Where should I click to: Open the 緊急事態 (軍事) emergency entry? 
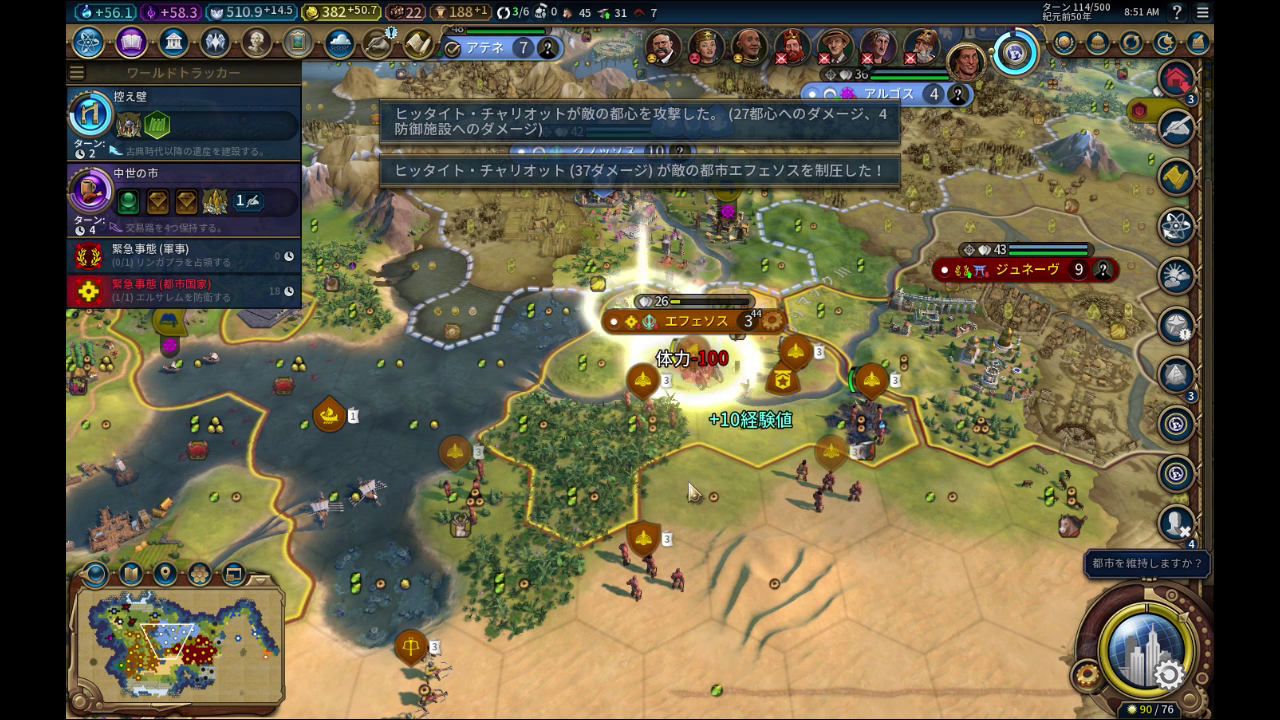point(184,255)
